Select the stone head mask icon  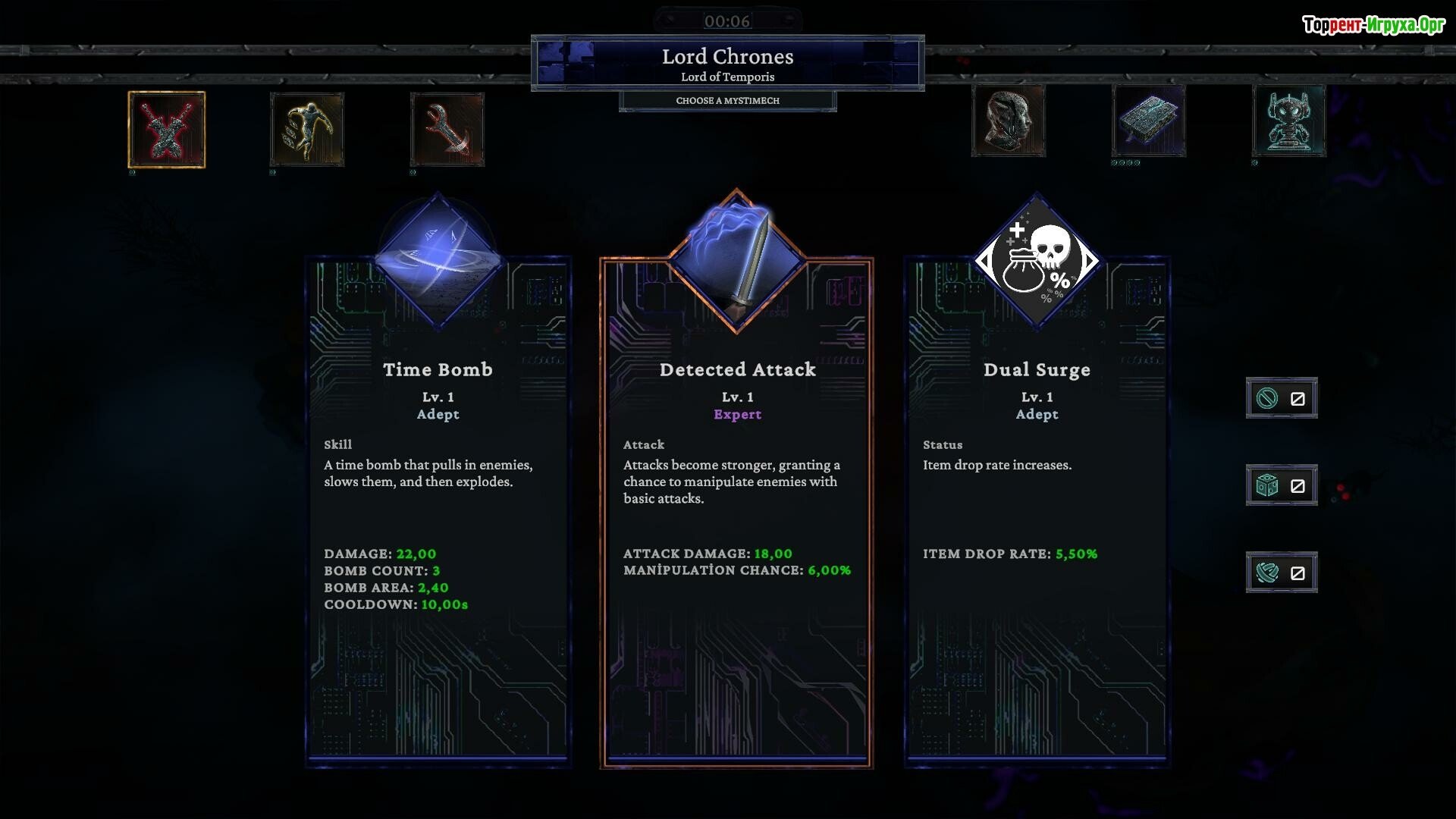[x=1009, y=121]
